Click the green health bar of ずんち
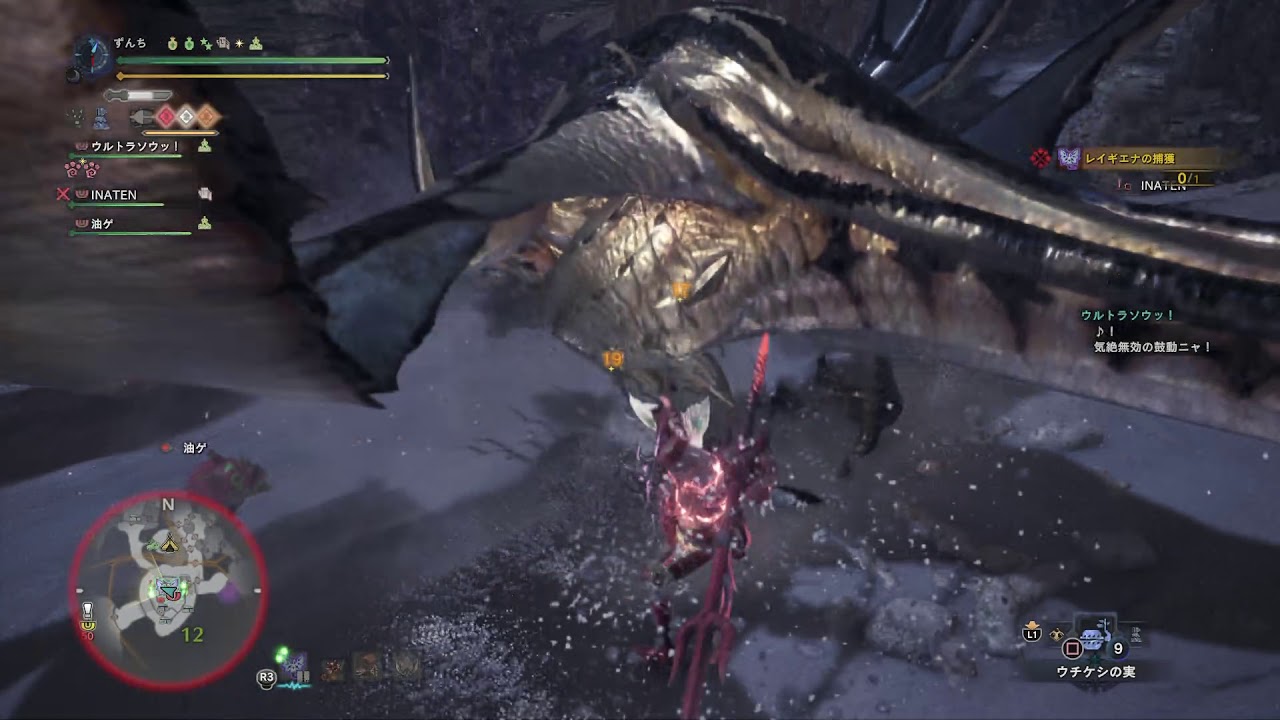 pos(252,61)
